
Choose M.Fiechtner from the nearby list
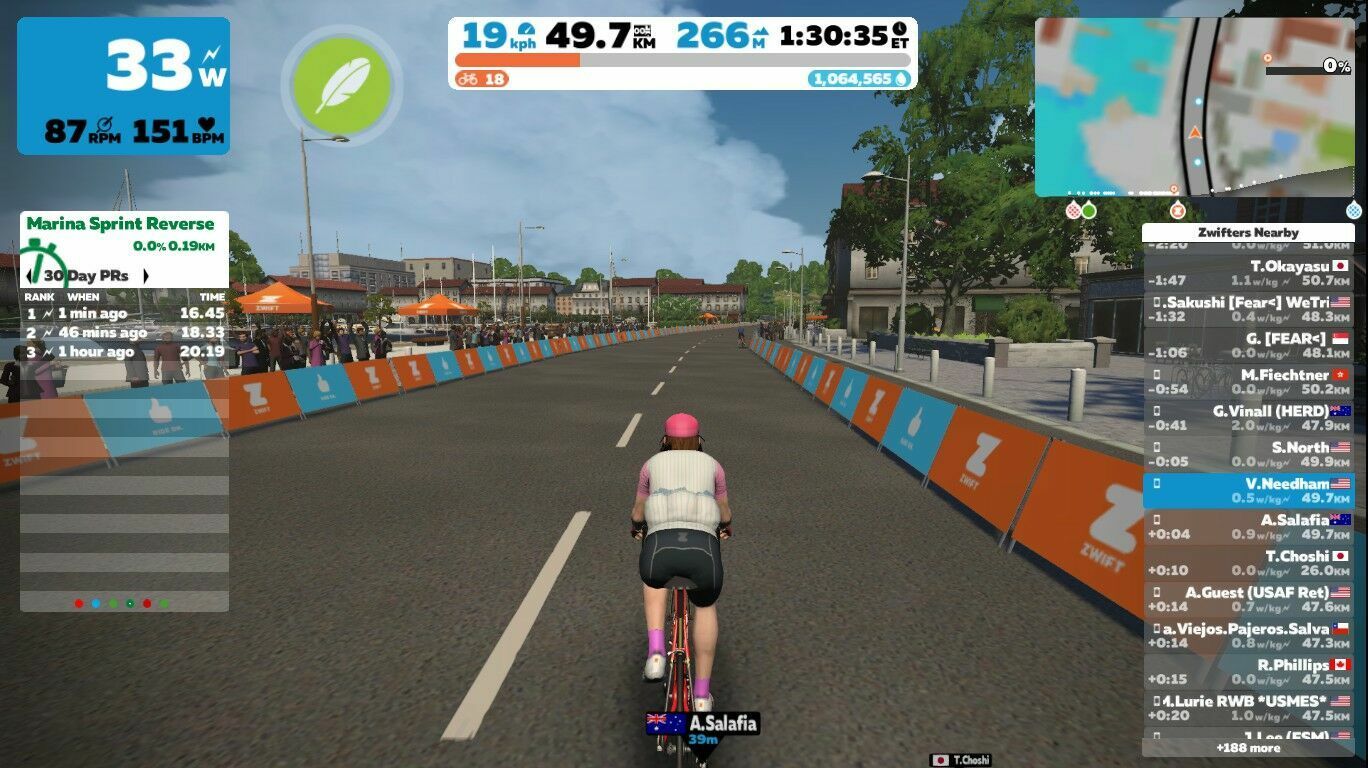(x=1247, y=382)
